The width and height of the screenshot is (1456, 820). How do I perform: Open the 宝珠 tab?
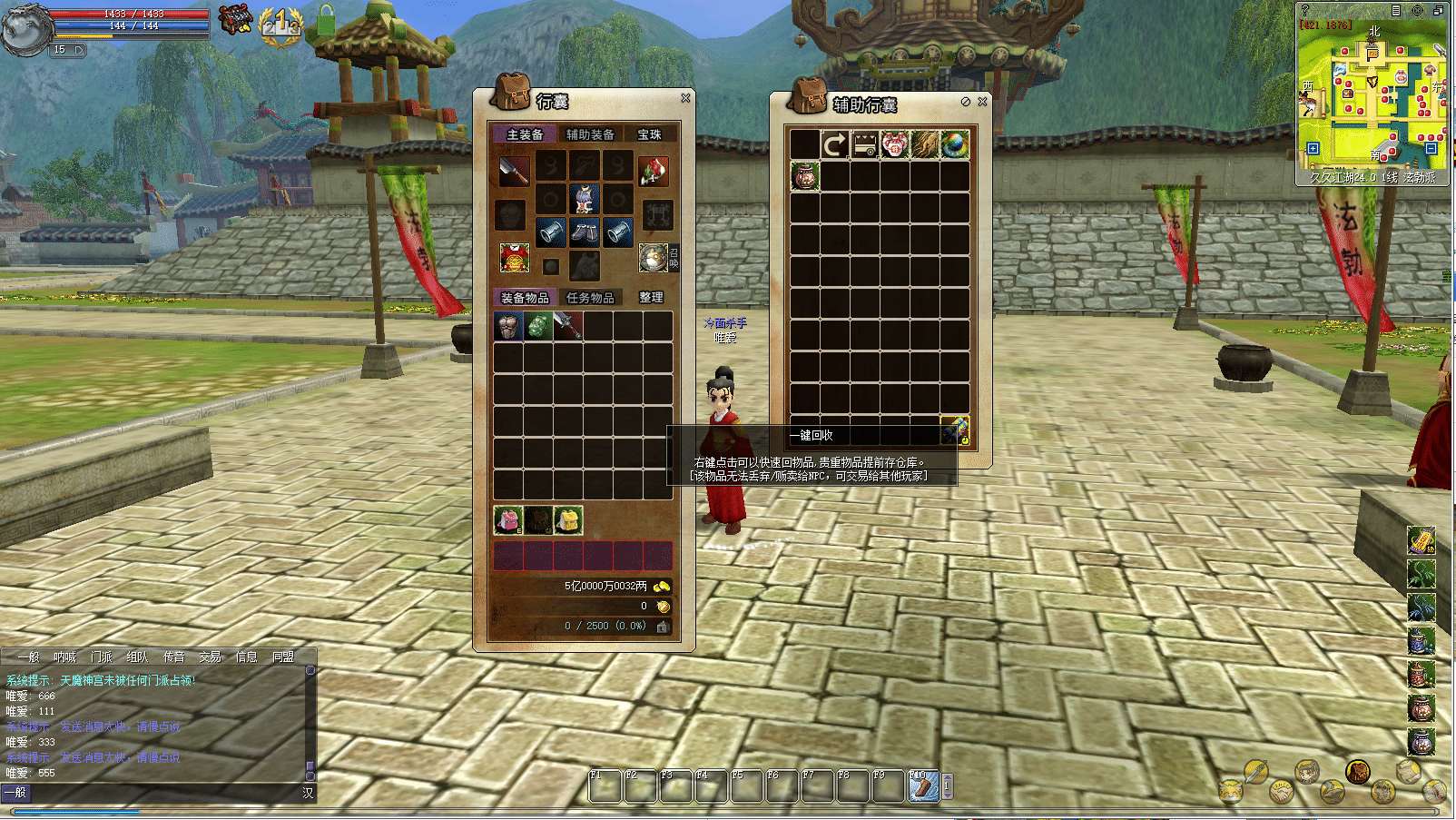tap(649, 134)
